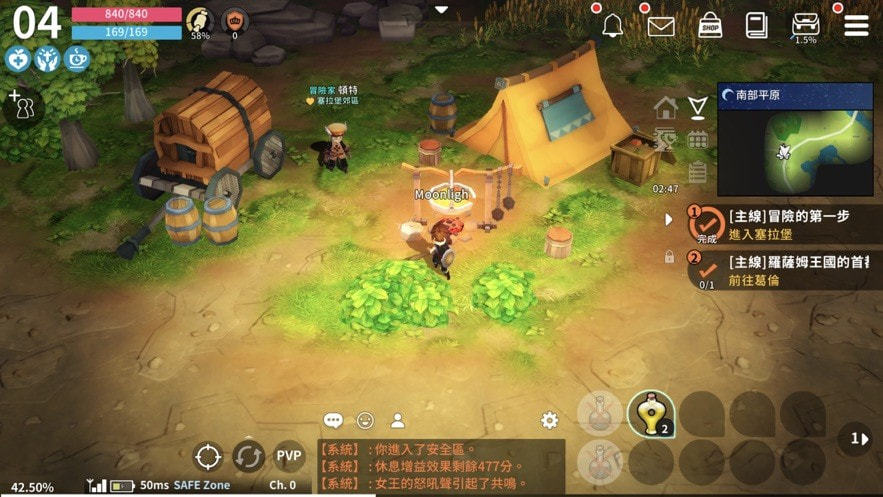Open the book journal icon
Screen dimensions: 883x497
[756, 25]
